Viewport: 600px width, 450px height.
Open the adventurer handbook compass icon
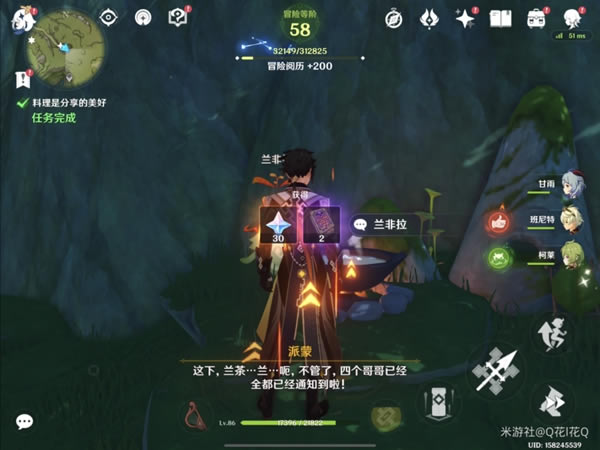[393, 17]
